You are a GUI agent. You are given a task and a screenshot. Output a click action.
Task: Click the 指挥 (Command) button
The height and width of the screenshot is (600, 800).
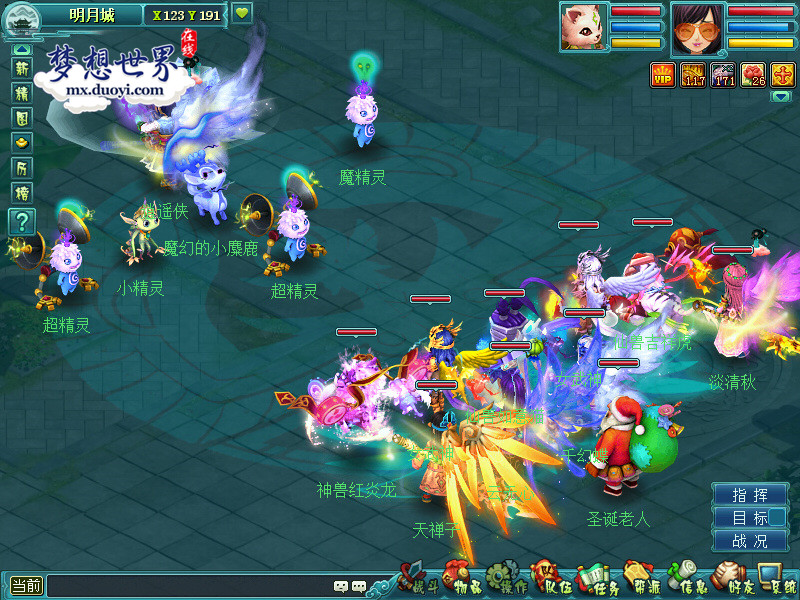[750, 495]
